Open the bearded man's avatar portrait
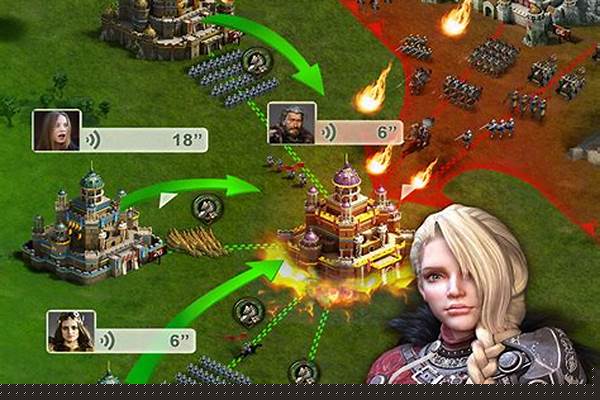600x400 pixels. (291, 123)
